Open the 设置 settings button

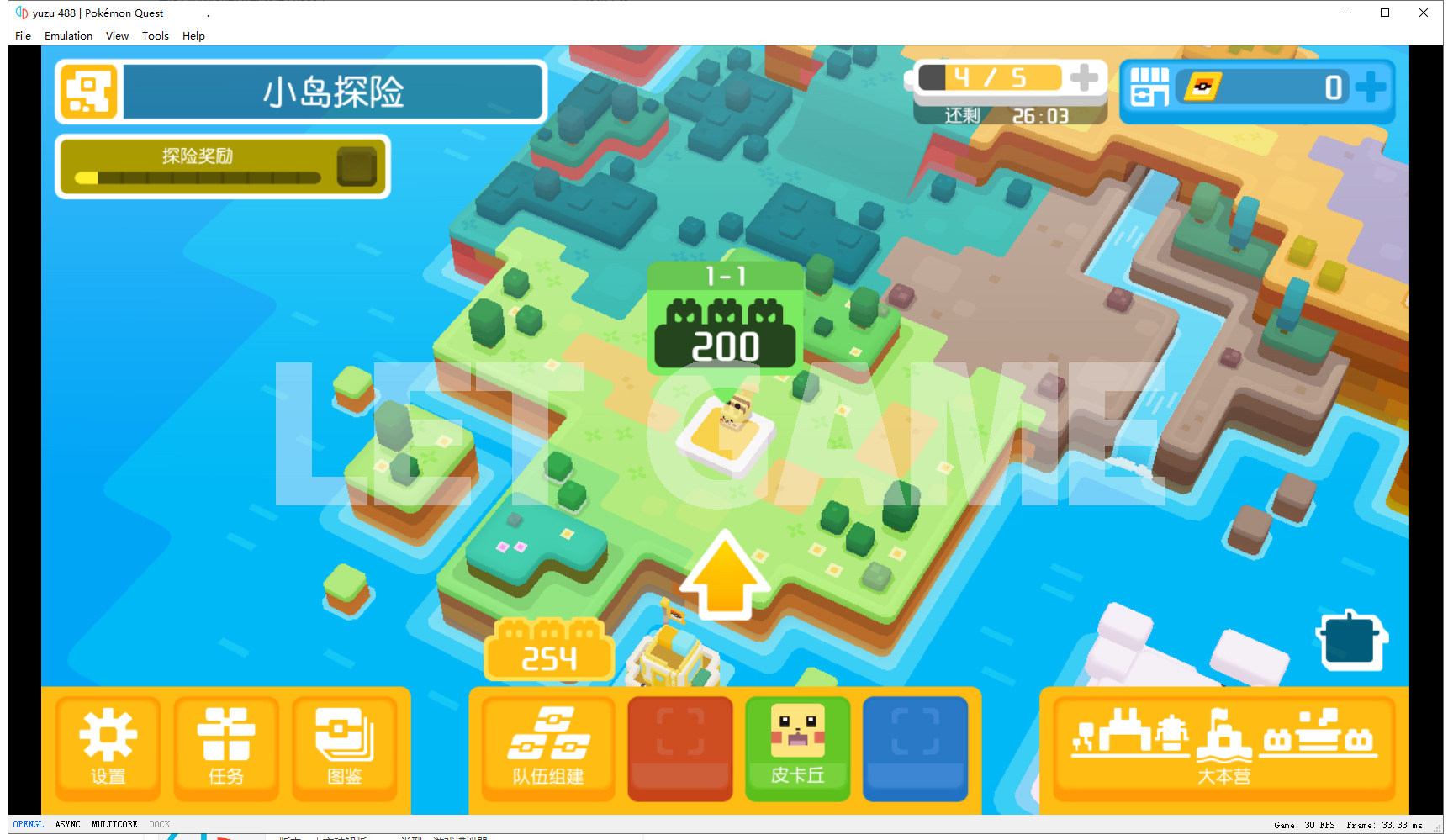(x=108, y=747)
